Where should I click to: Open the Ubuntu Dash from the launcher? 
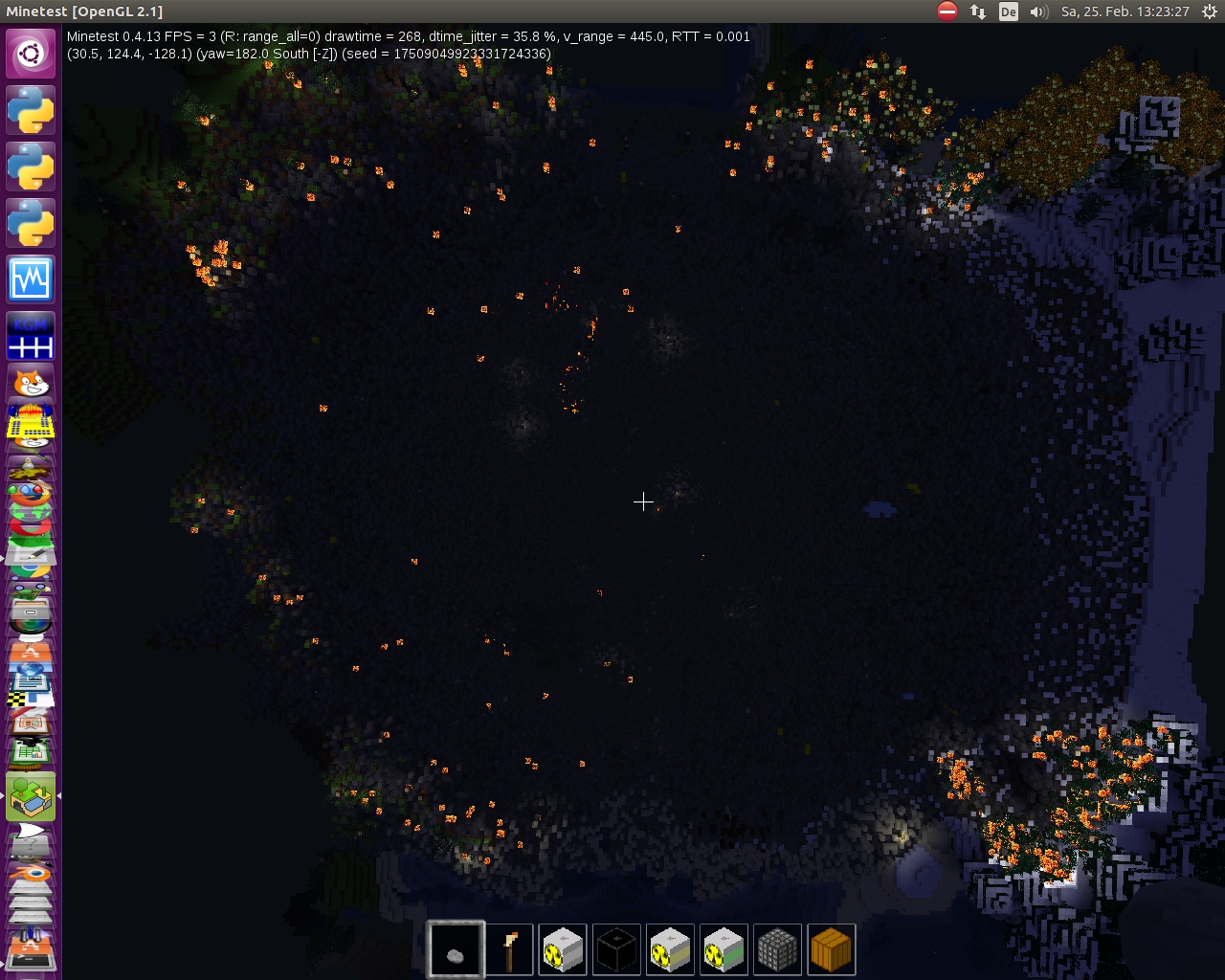click(x=31, y=53)
